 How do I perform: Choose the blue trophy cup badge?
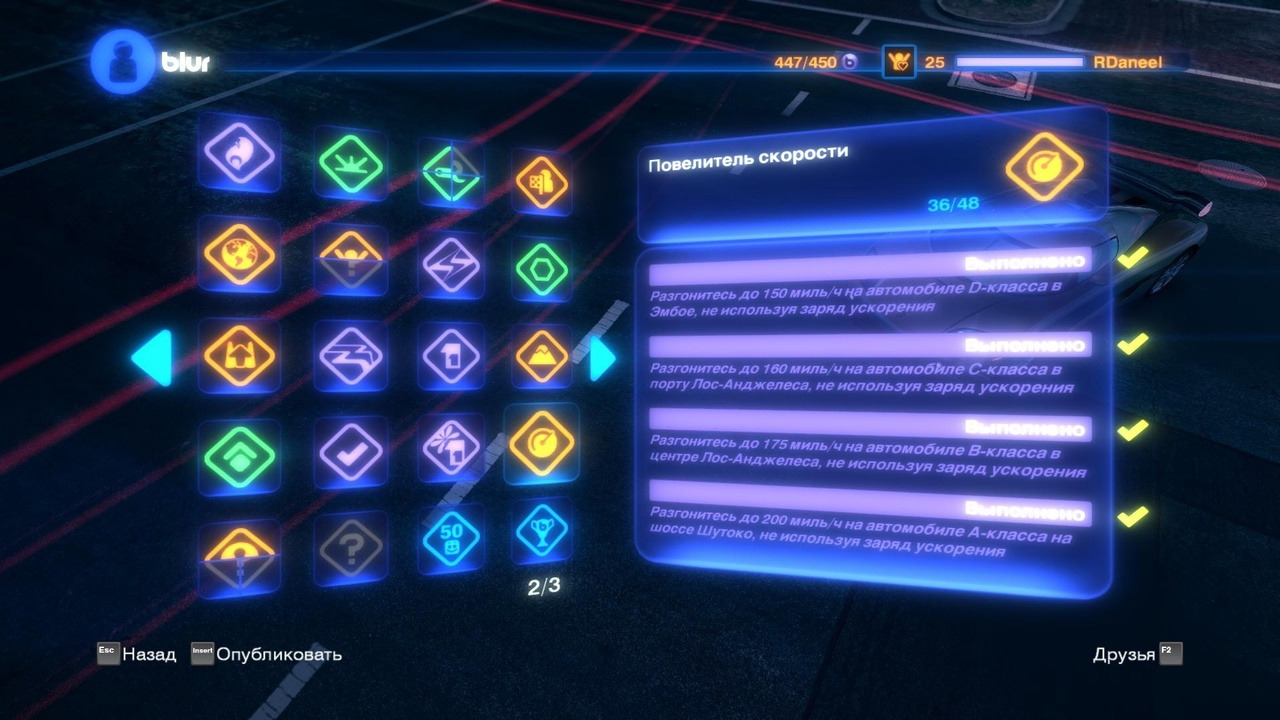(x=542, y=531)
